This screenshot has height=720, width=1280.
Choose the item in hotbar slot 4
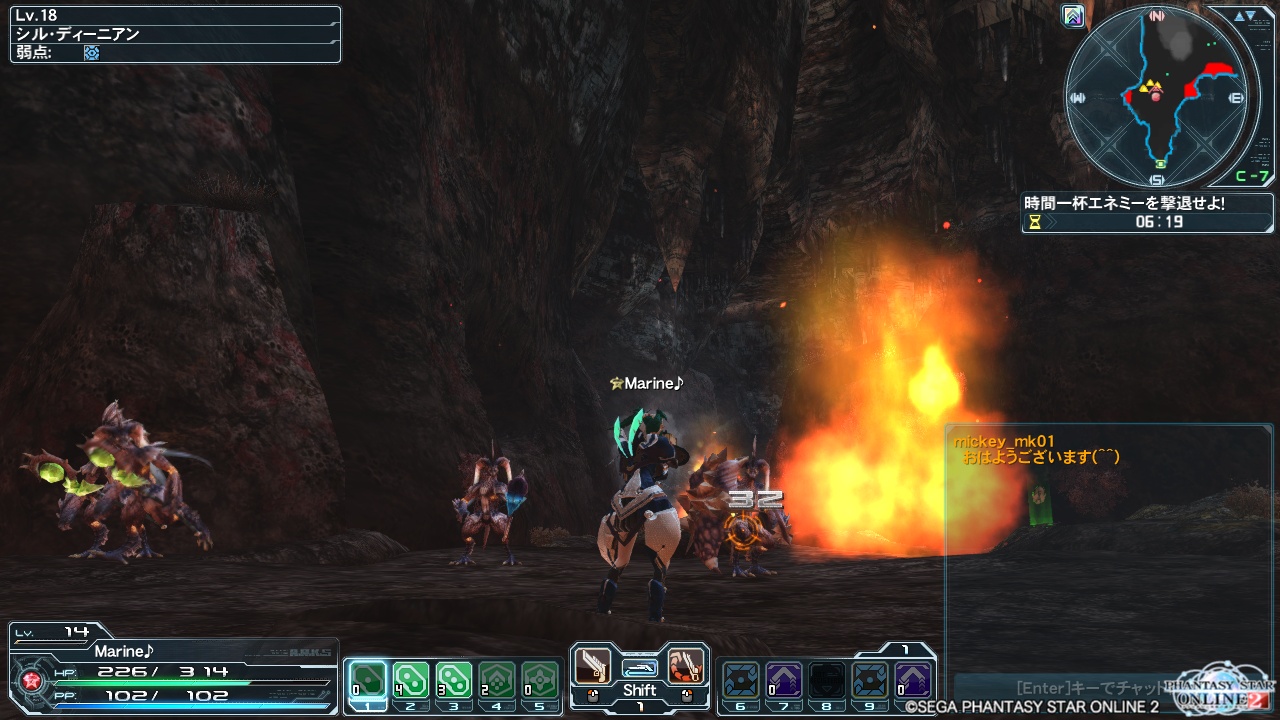(x=497, y=680)
